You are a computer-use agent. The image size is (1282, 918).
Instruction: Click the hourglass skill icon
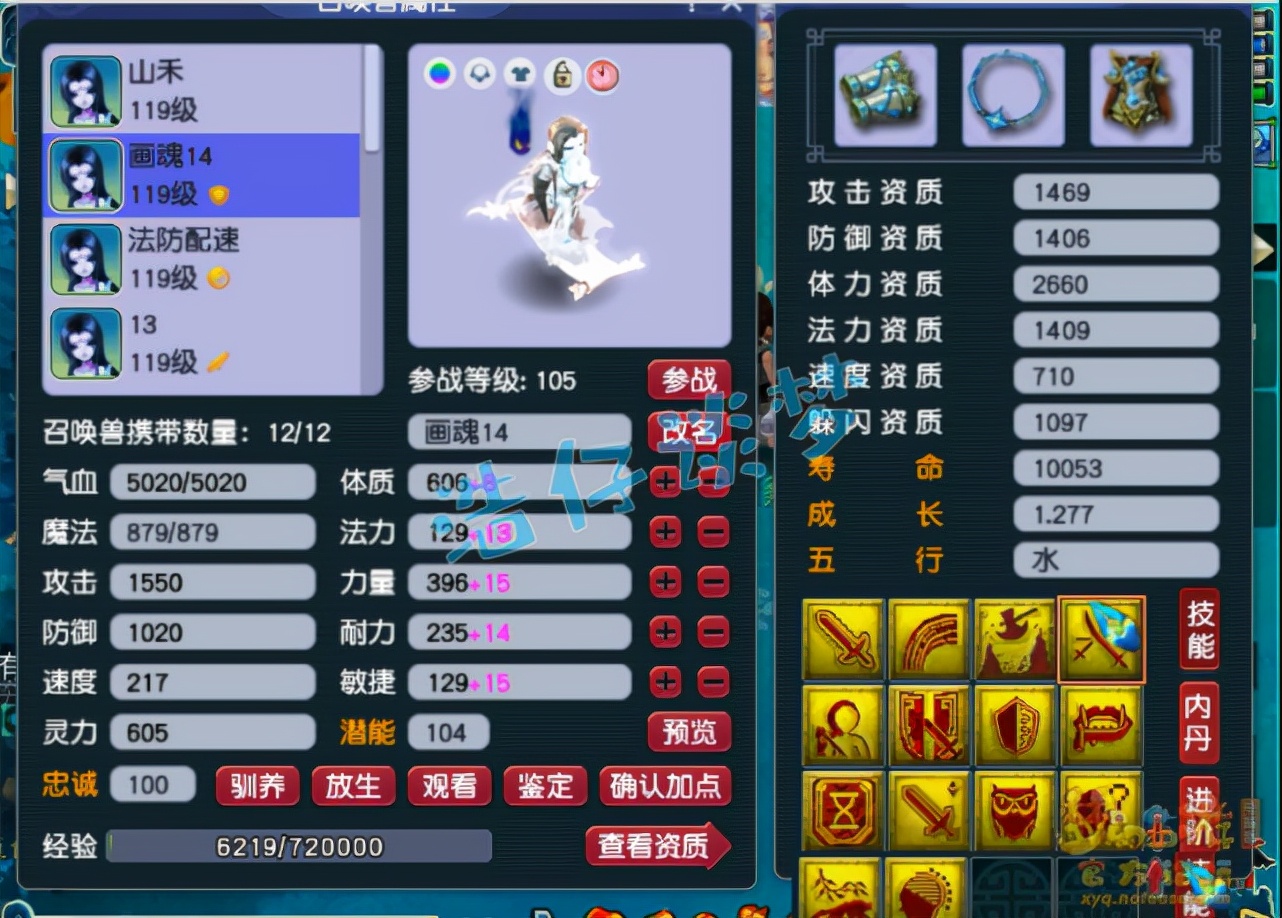click(843, 811)
